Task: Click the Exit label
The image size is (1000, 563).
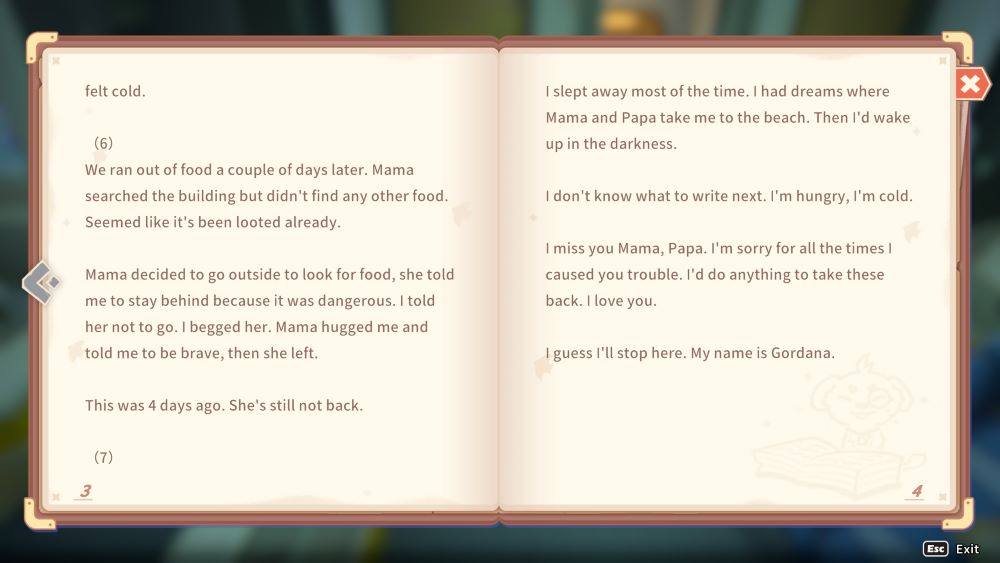Action: (966, 549)
